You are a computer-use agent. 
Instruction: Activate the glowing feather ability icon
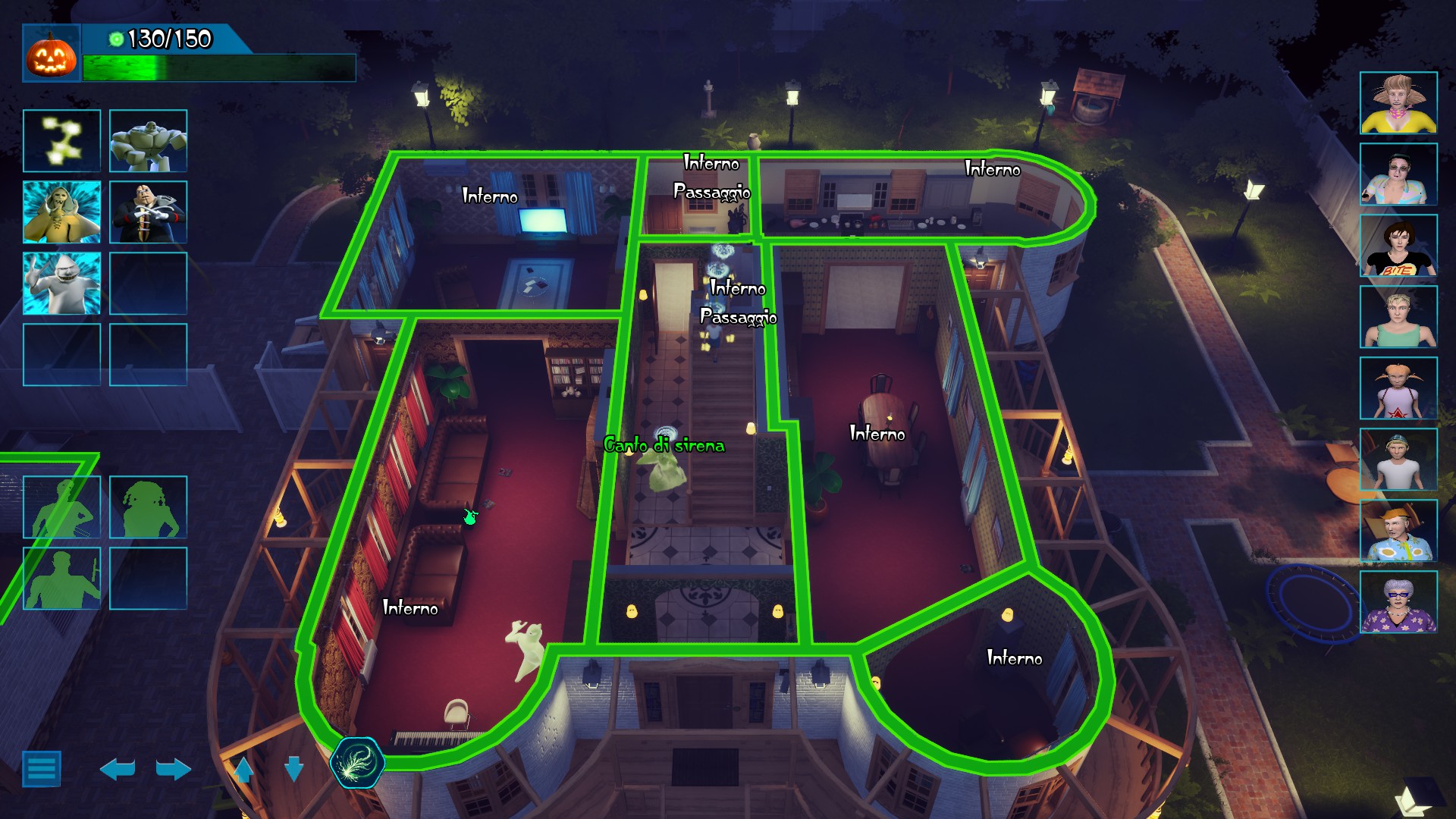click(x=357, y=762)
